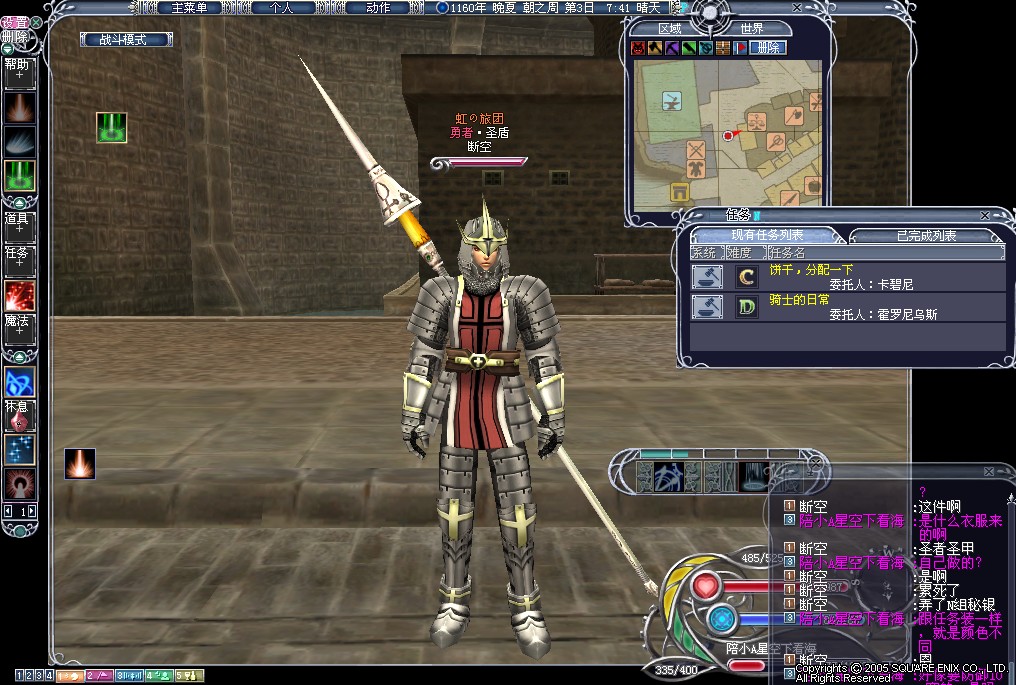Image resolution: width=1016 pixels, height=685 pixels.
Task: Open the 帮助 help shortcut
Action: click(18, 67)
